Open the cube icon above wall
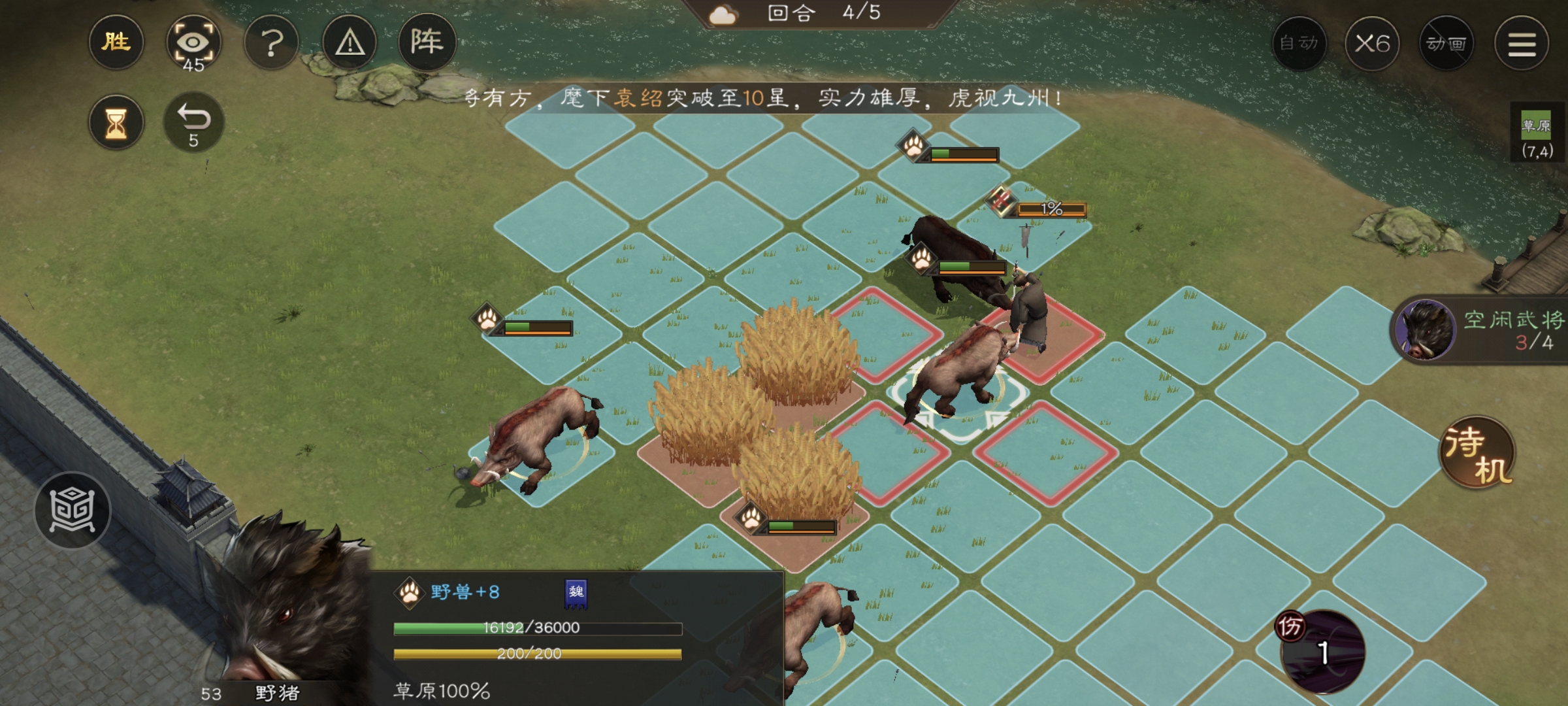This screenshot has height=706, width=1568. pos(73,511)
